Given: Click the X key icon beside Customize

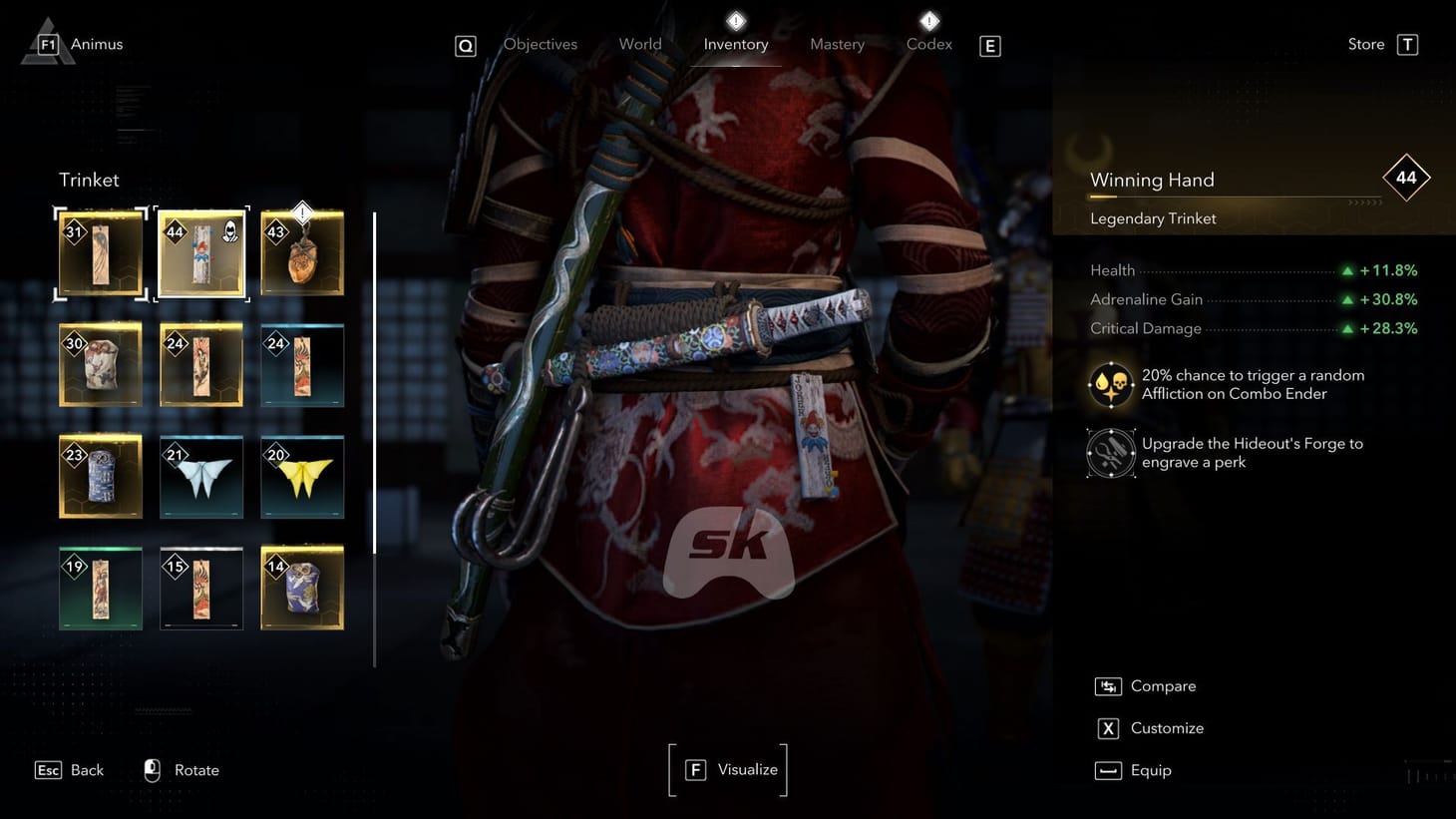Looking at the screenshot, I should [1107, 728].
